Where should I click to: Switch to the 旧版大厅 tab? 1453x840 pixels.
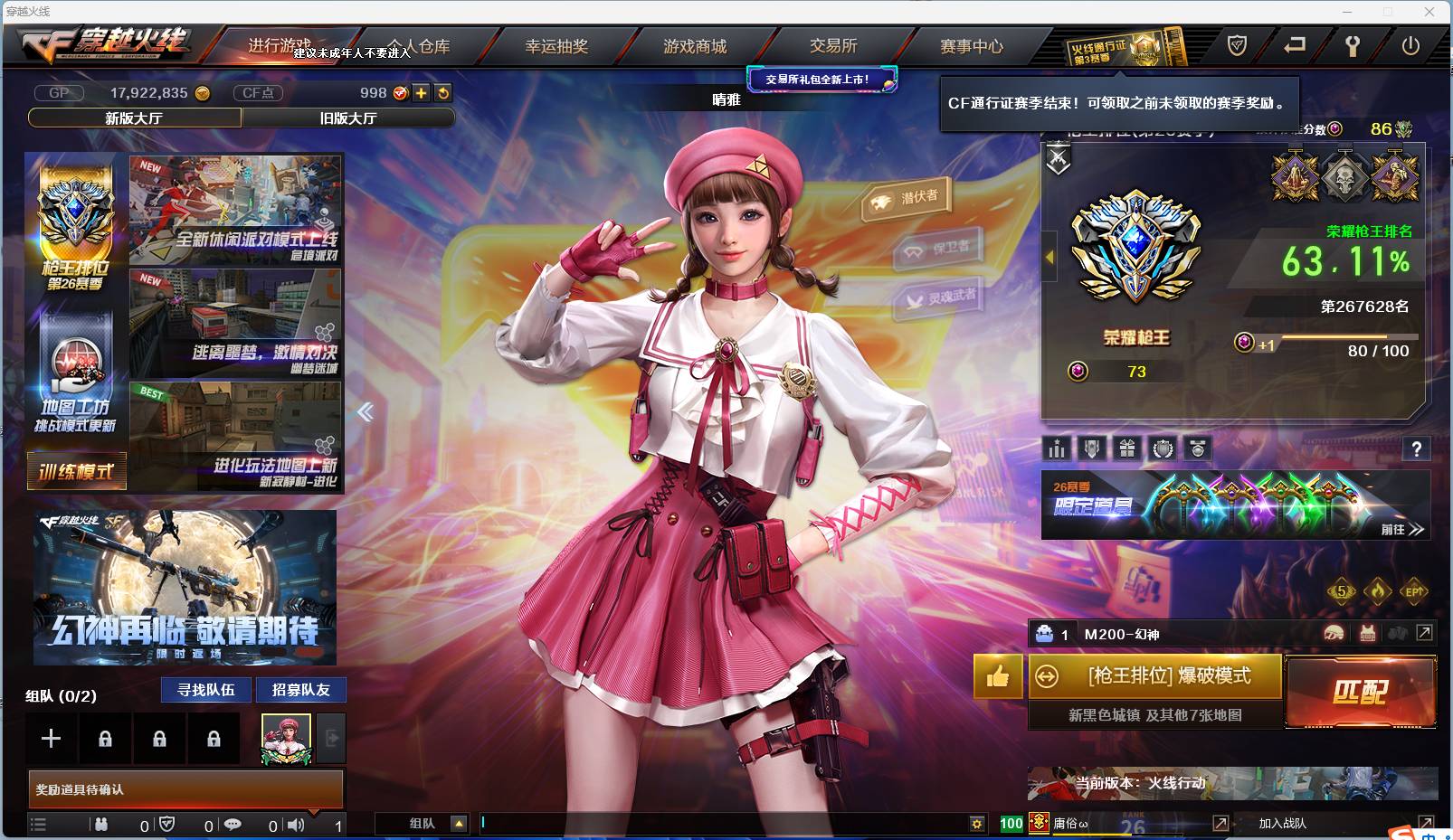tap(348, 118)
